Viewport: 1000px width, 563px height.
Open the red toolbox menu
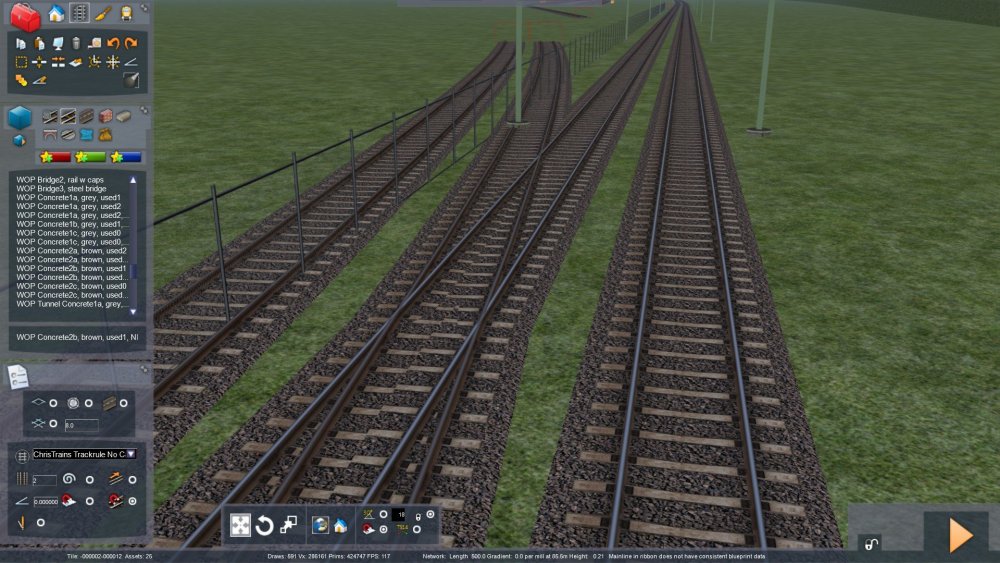click(25, 15)
